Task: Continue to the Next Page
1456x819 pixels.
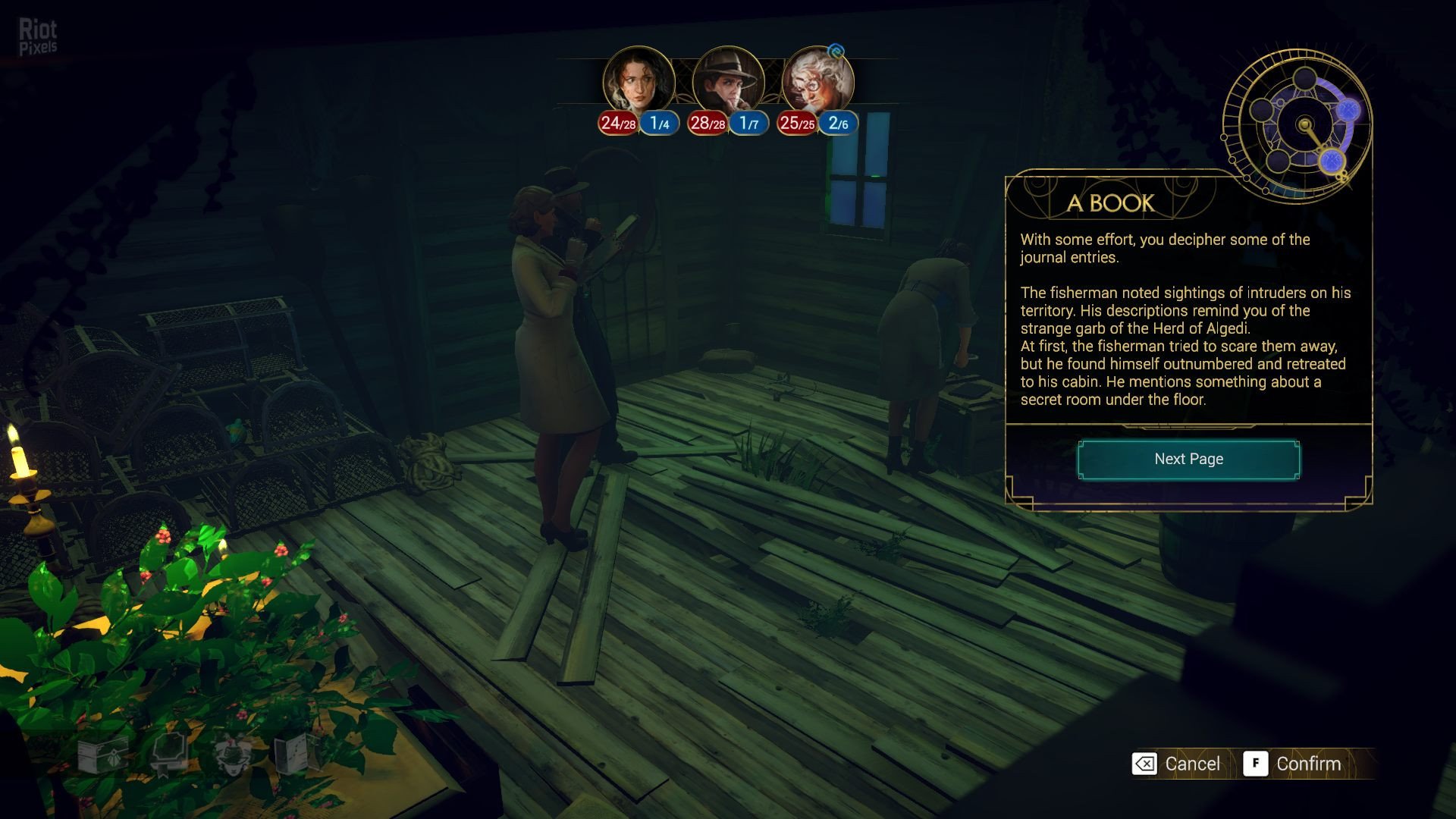Action: 1188,460
